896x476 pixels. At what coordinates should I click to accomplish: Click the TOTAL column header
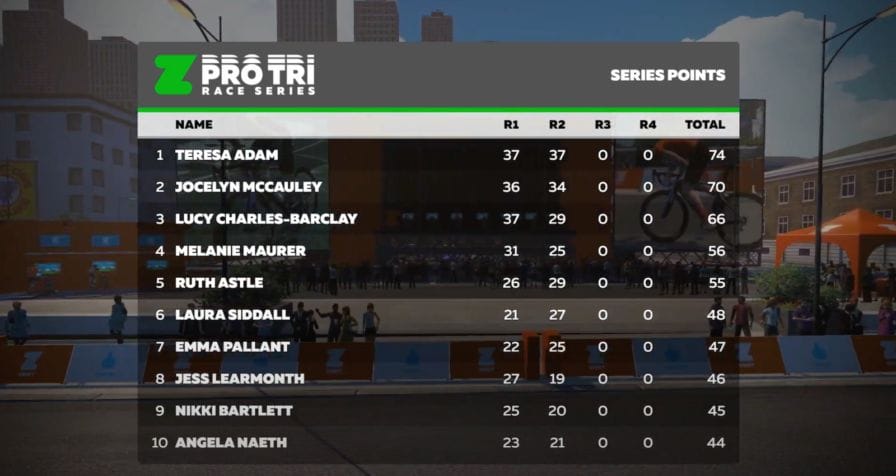pyautogui.click(x=704, y=125)
